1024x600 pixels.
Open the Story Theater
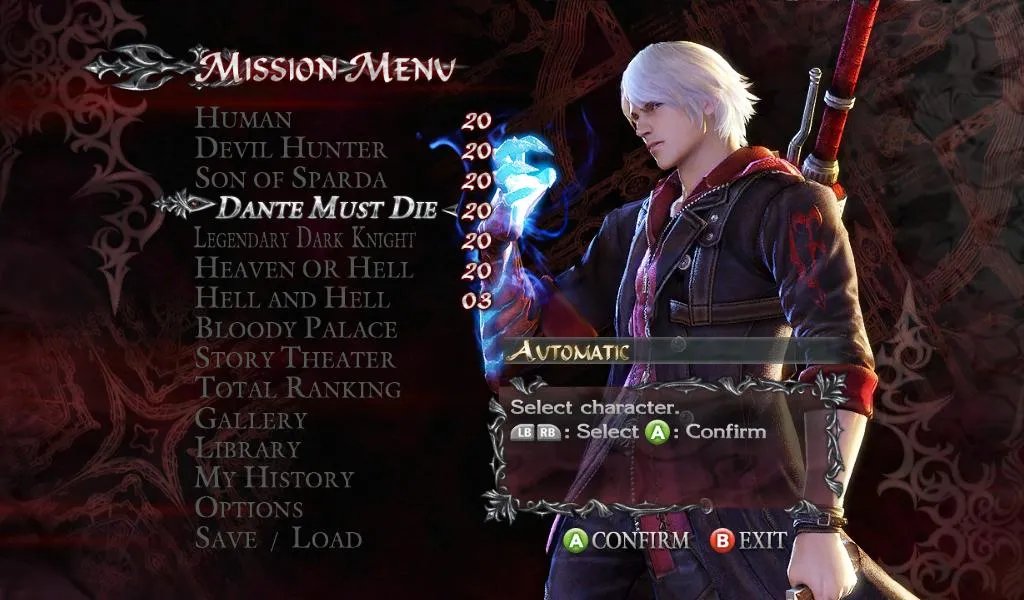[294, 358]
